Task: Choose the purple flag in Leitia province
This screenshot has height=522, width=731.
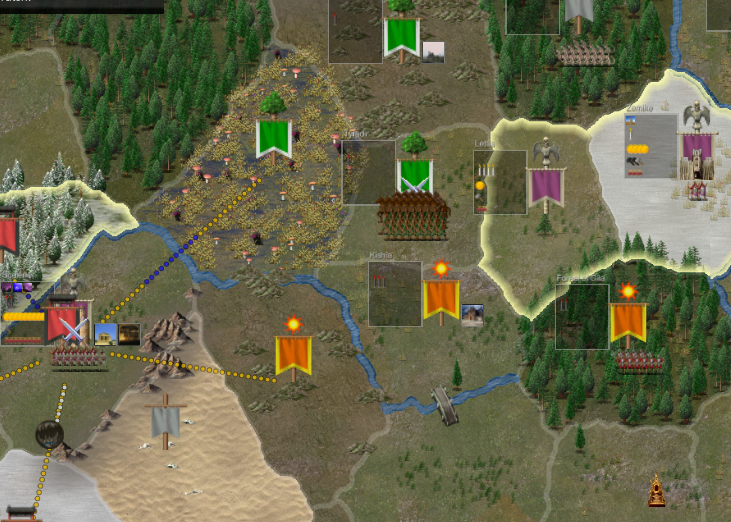Action: [x=545, y=188]
